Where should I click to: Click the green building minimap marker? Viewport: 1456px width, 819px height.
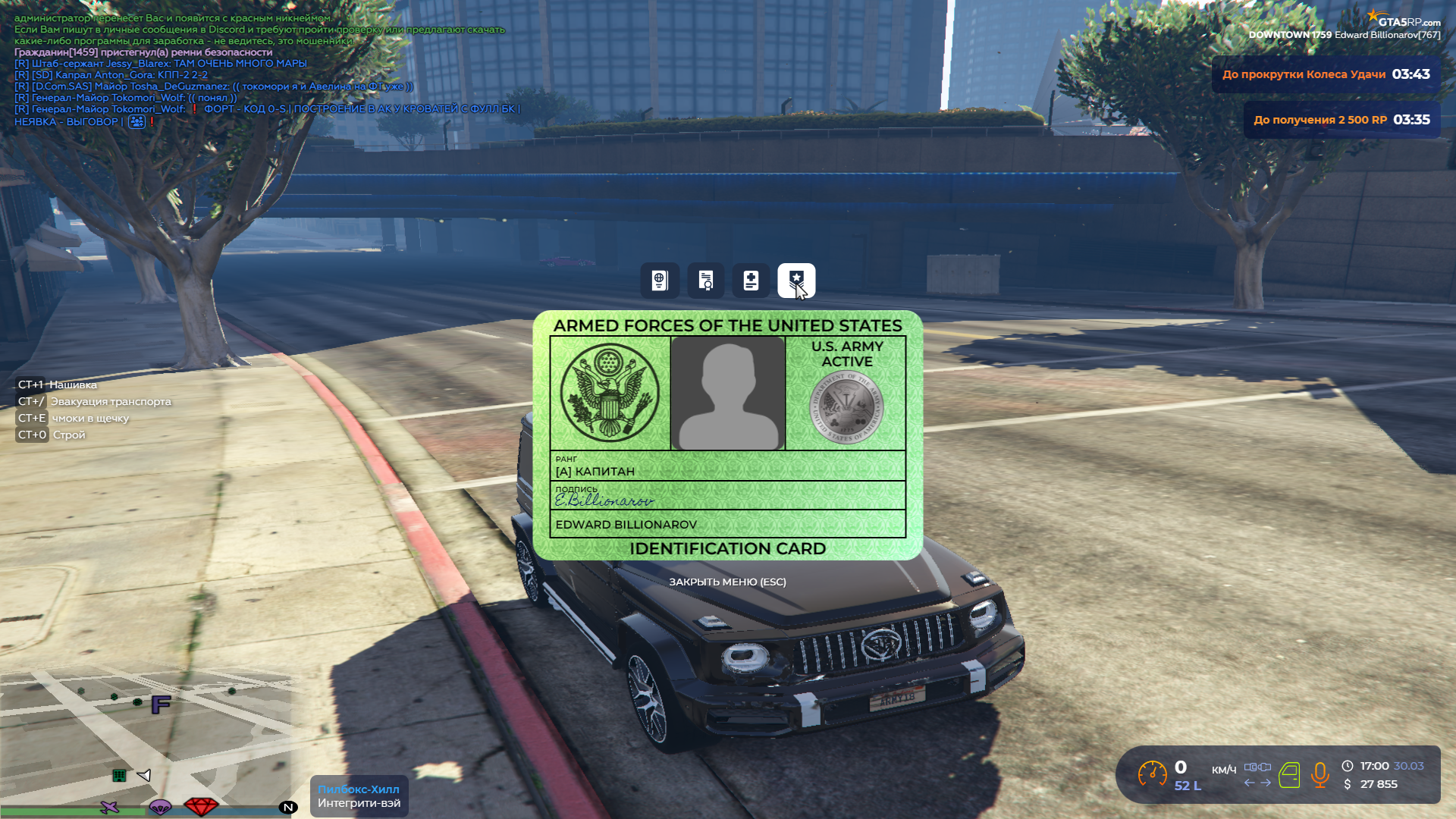(x=119, y=775)
